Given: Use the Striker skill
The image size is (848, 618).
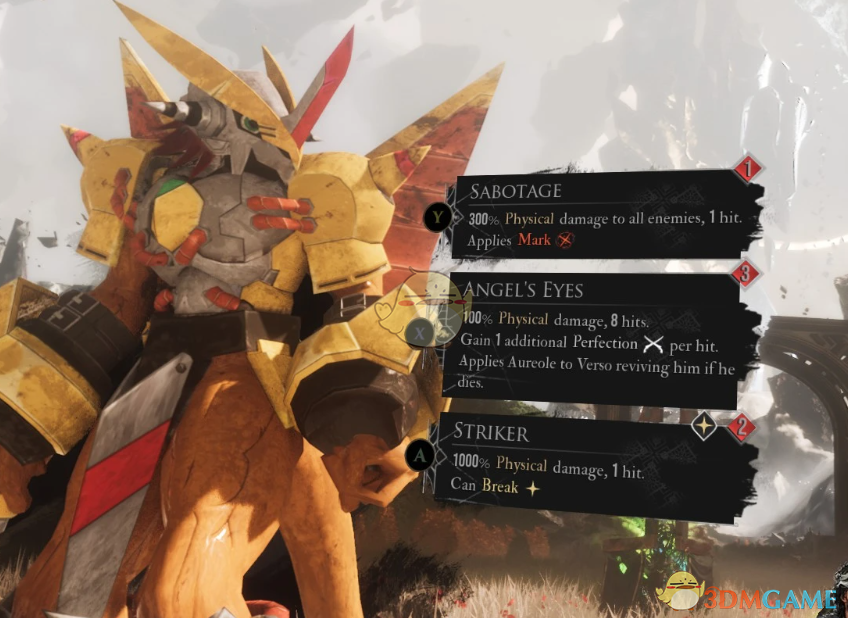Looking at the screenshot, I should coord(598,463).
